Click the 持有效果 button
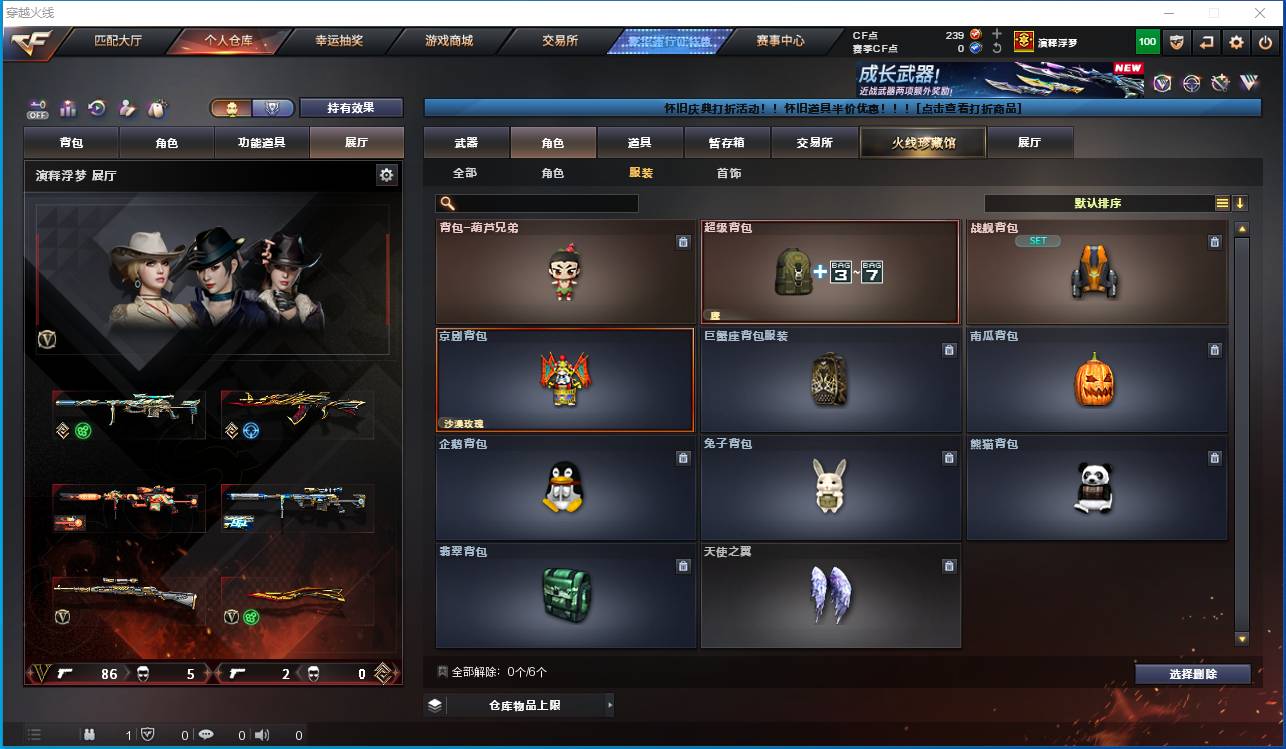The height and width of the screenshot is (749, 1286). coord(353,108)
